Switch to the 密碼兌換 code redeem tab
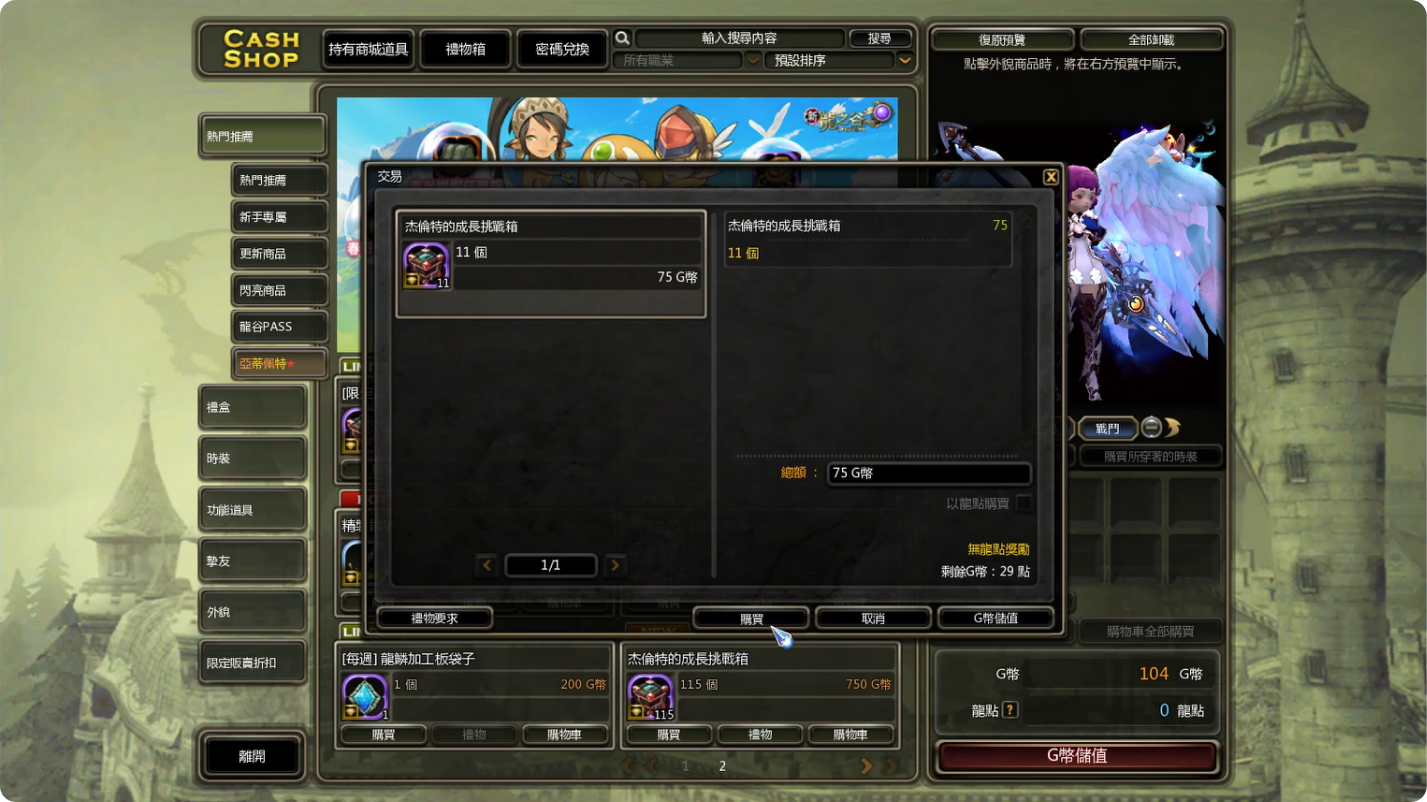 click(x=562, y=49)
